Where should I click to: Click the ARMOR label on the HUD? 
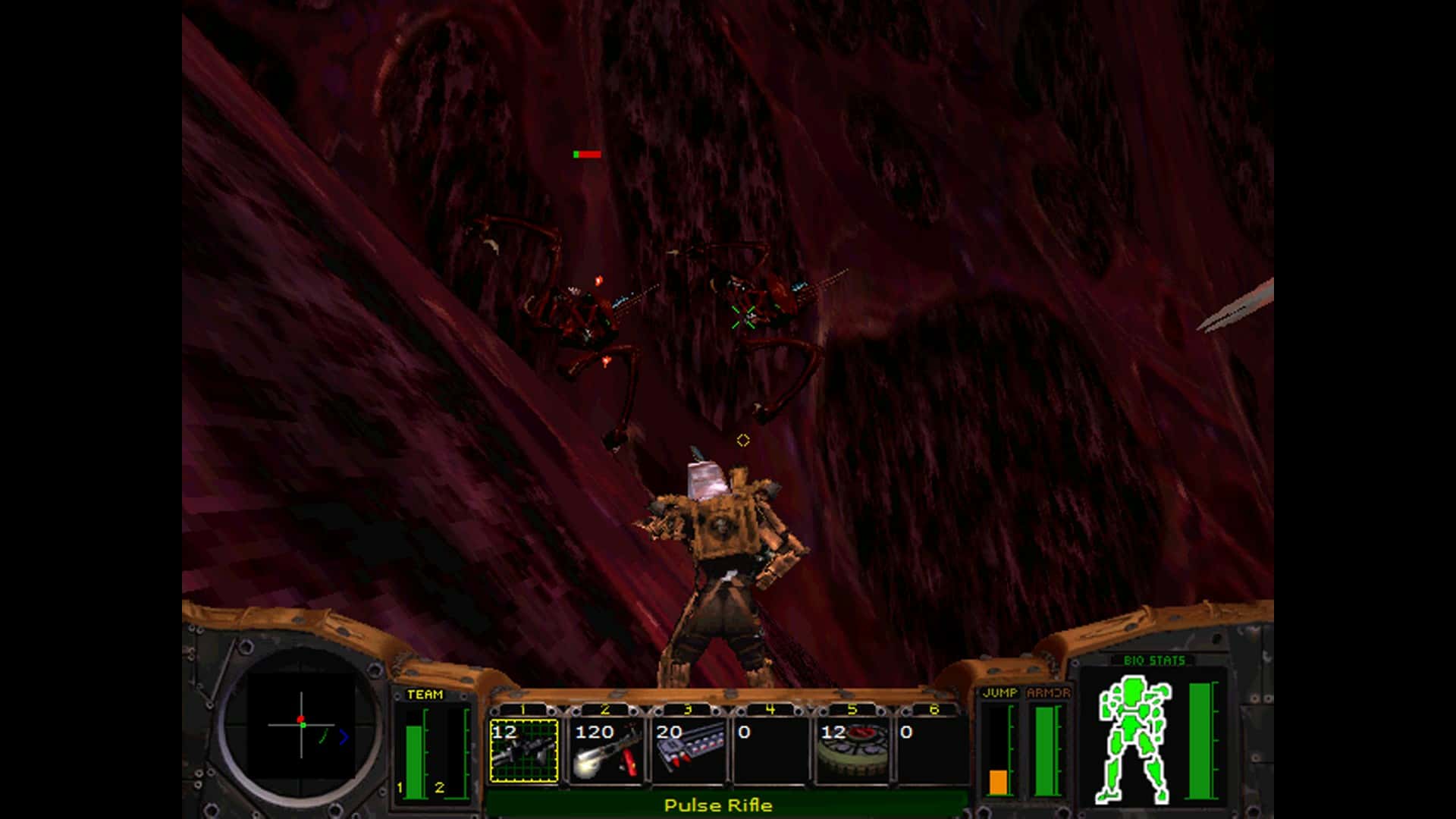click(1048, 692)
